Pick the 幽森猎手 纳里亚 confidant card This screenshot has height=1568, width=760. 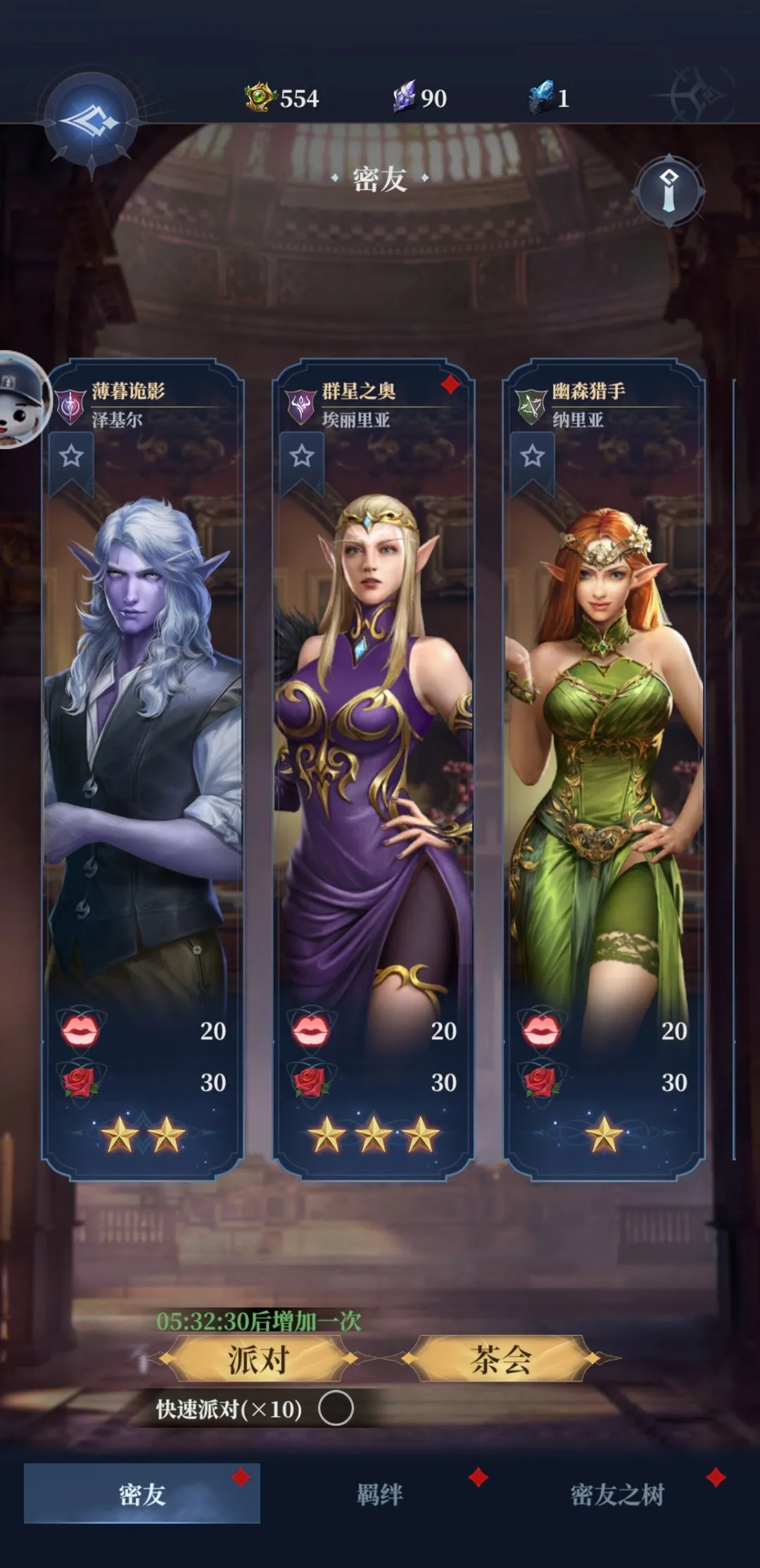(x=604, y=739)
